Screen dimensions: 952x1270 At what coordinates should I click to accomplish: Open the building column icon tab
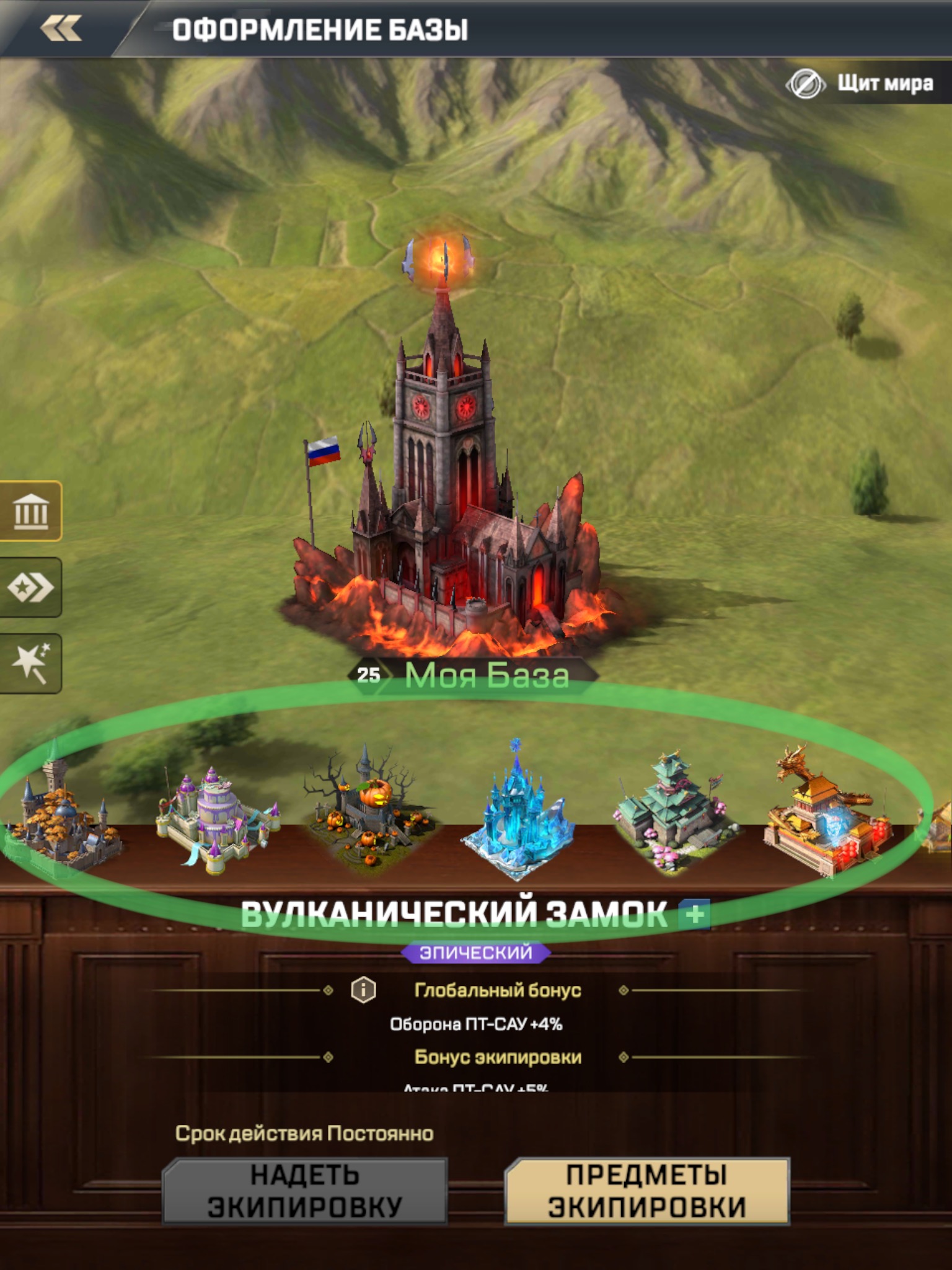[x=31, y=512]
